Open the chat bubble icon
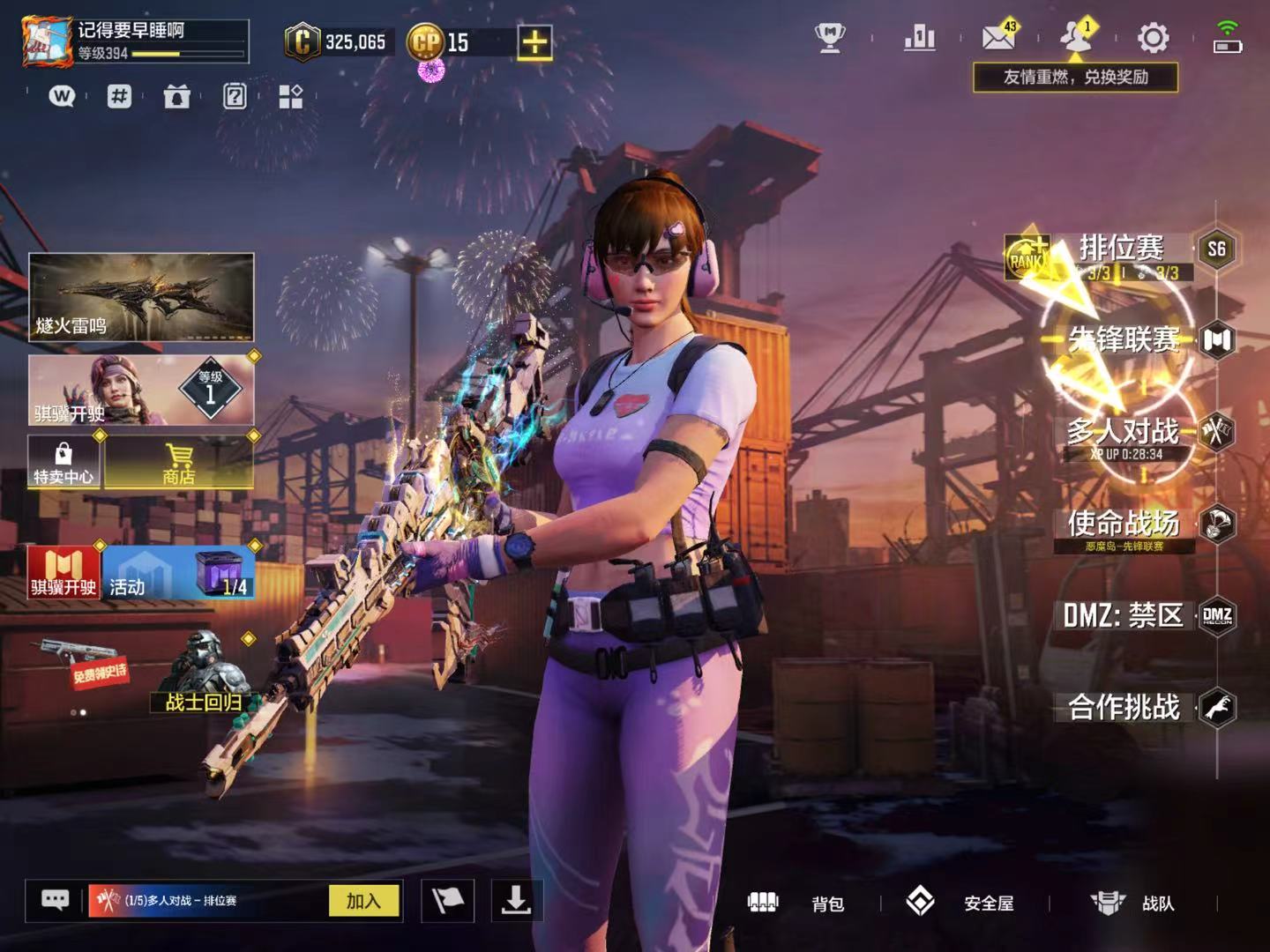 (x=55, y=901)
